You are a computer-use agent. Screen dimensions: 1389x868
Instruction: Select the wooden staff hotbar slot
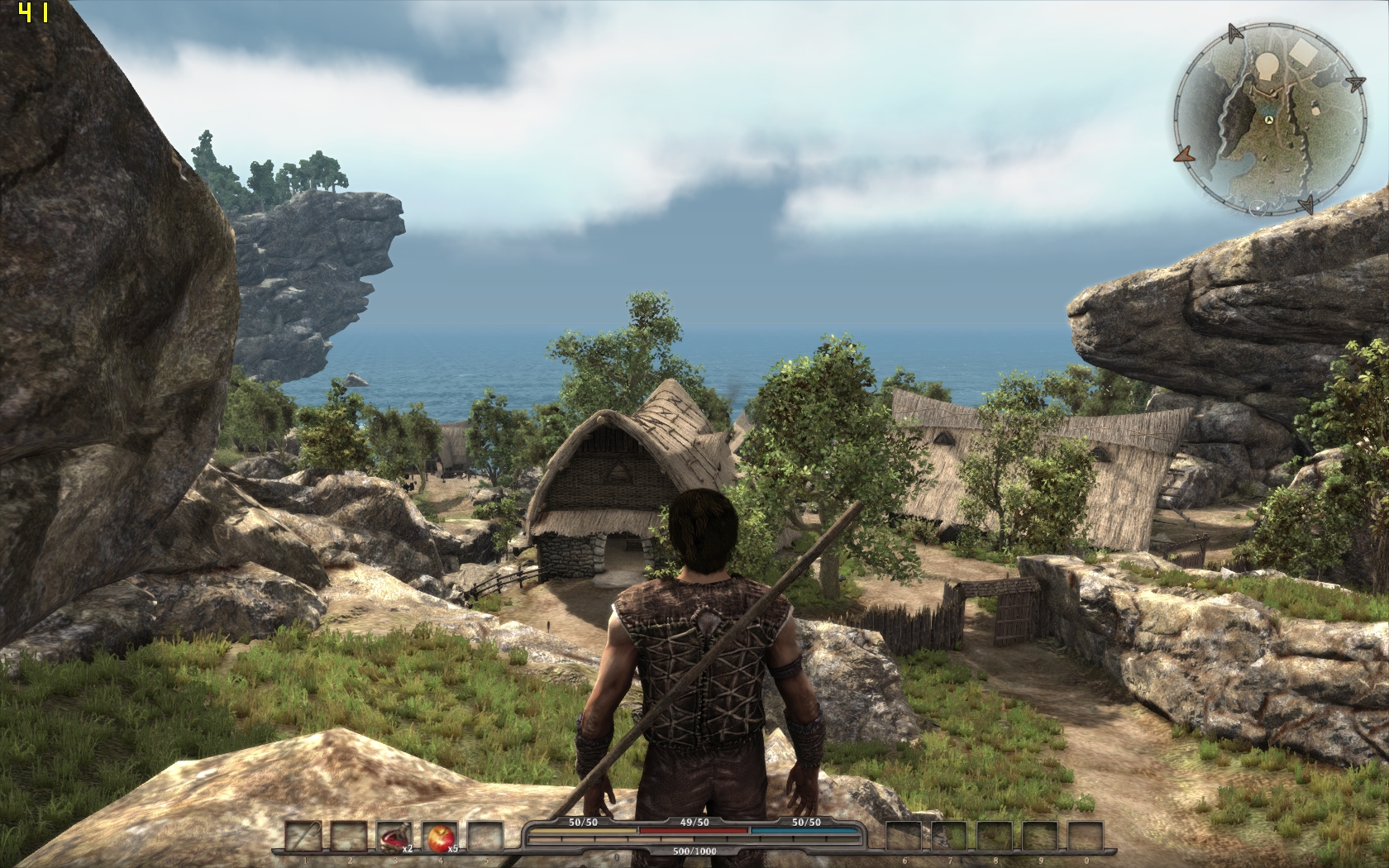tap(303, 837)
